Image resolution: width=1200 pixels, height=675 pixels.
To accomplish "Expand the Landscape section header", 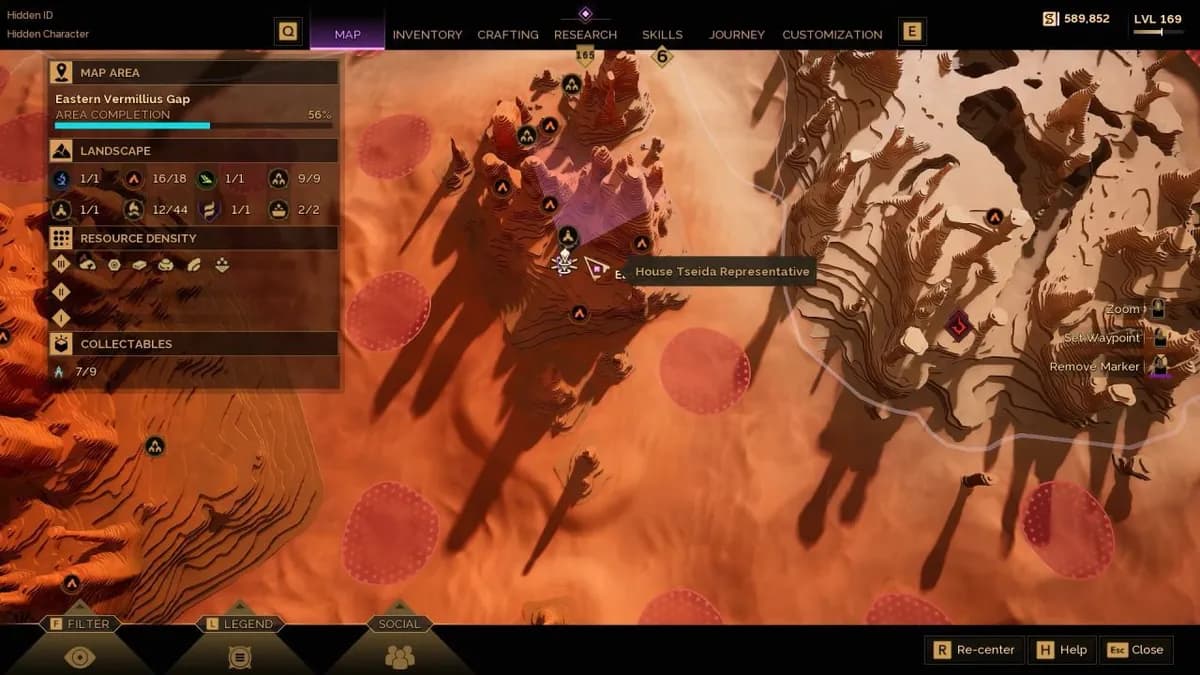I will click(195, 151).
